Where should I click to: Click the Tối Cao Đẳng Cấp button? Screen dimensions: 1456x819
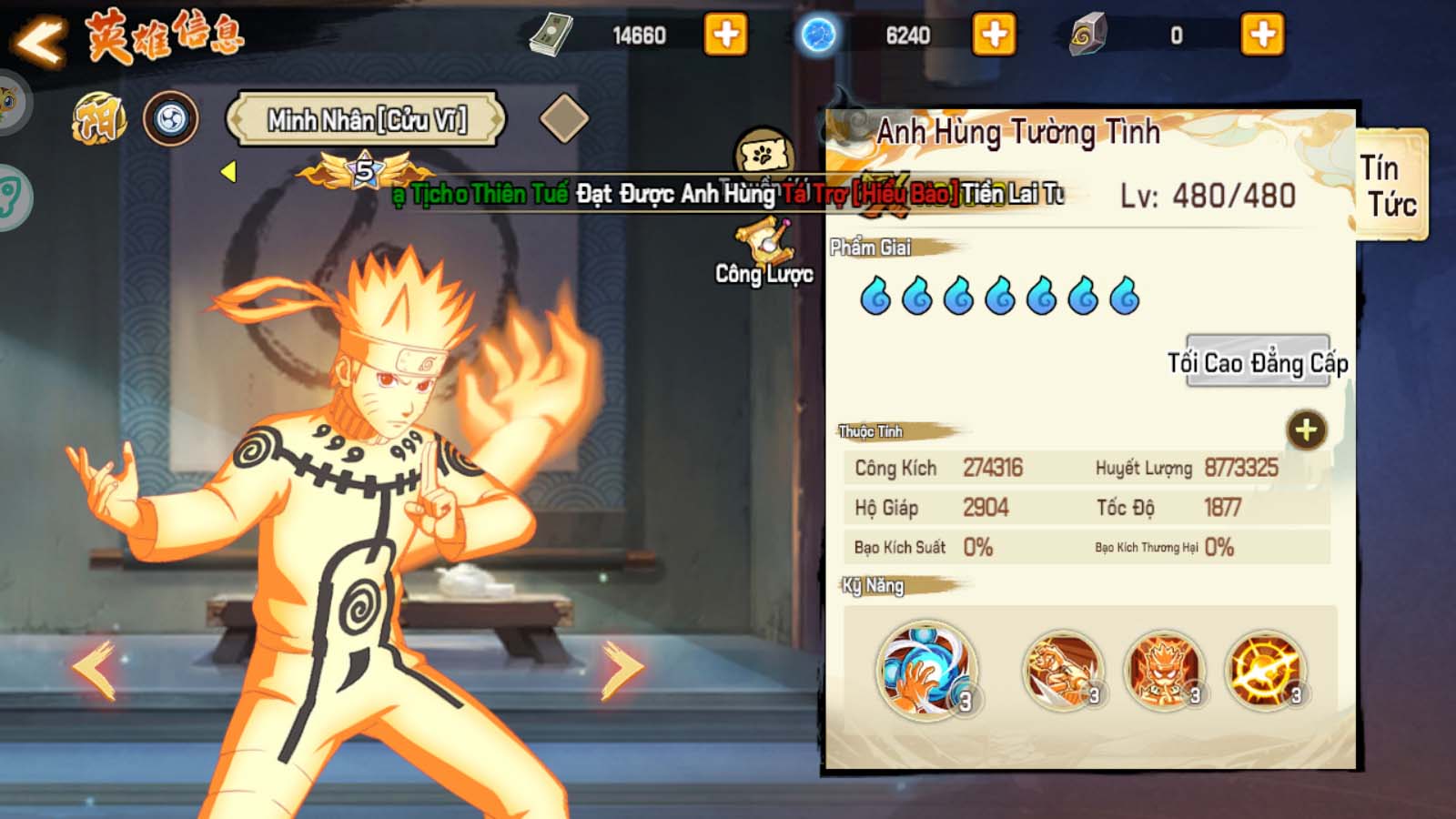click(1258, 362)
